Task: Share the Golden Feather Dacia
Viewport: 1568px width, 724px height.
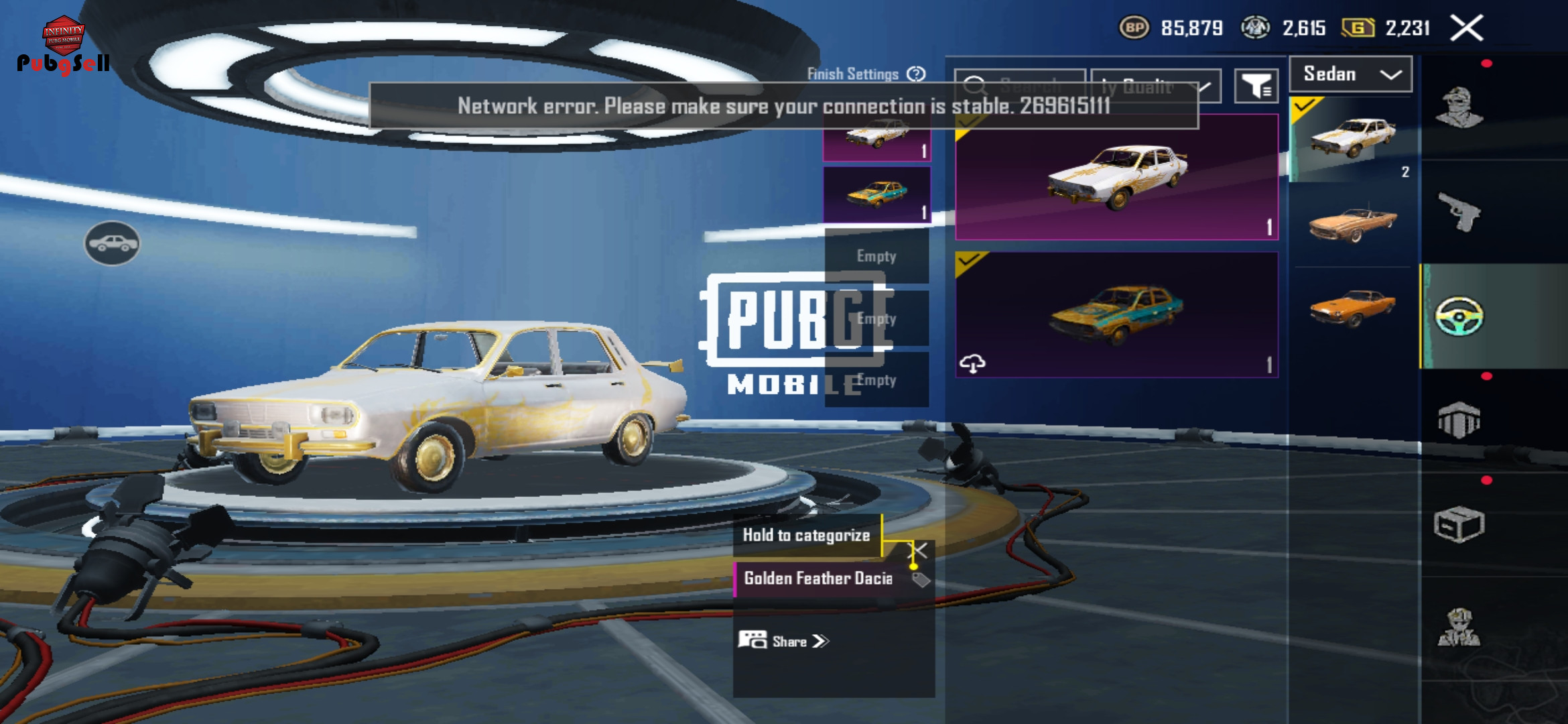Action: [x=784, y=641]
